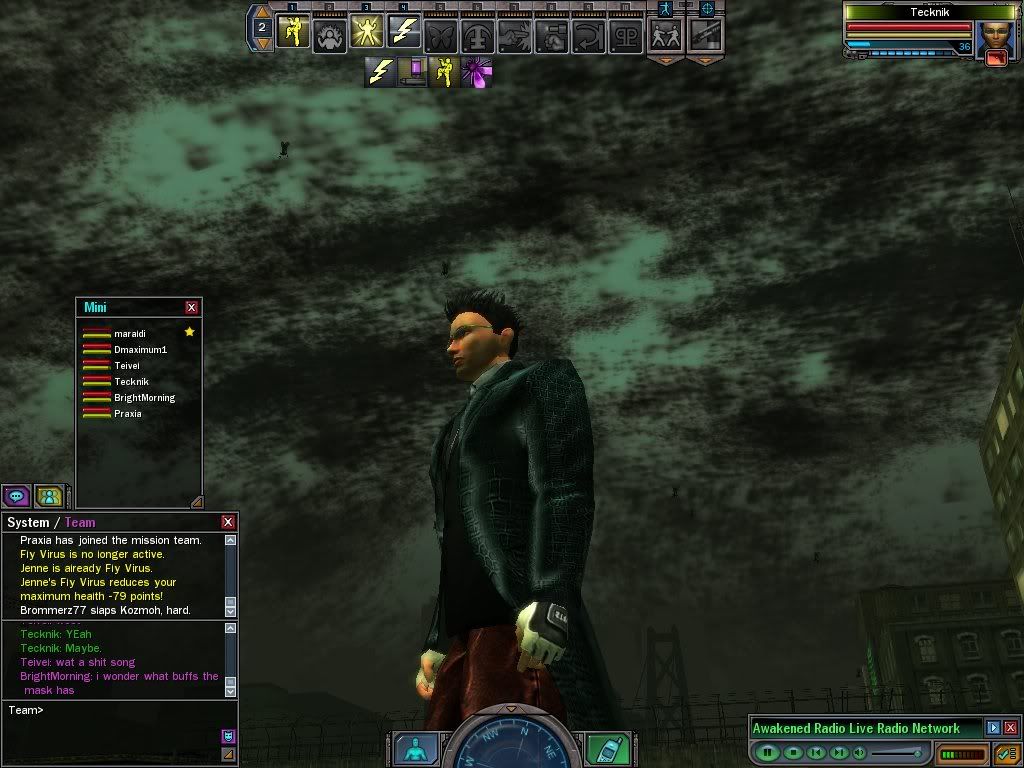Screen dimensions: 1024x768
Task: Click the pointing hand ability in slot 7
Action: tap(514, 35)
